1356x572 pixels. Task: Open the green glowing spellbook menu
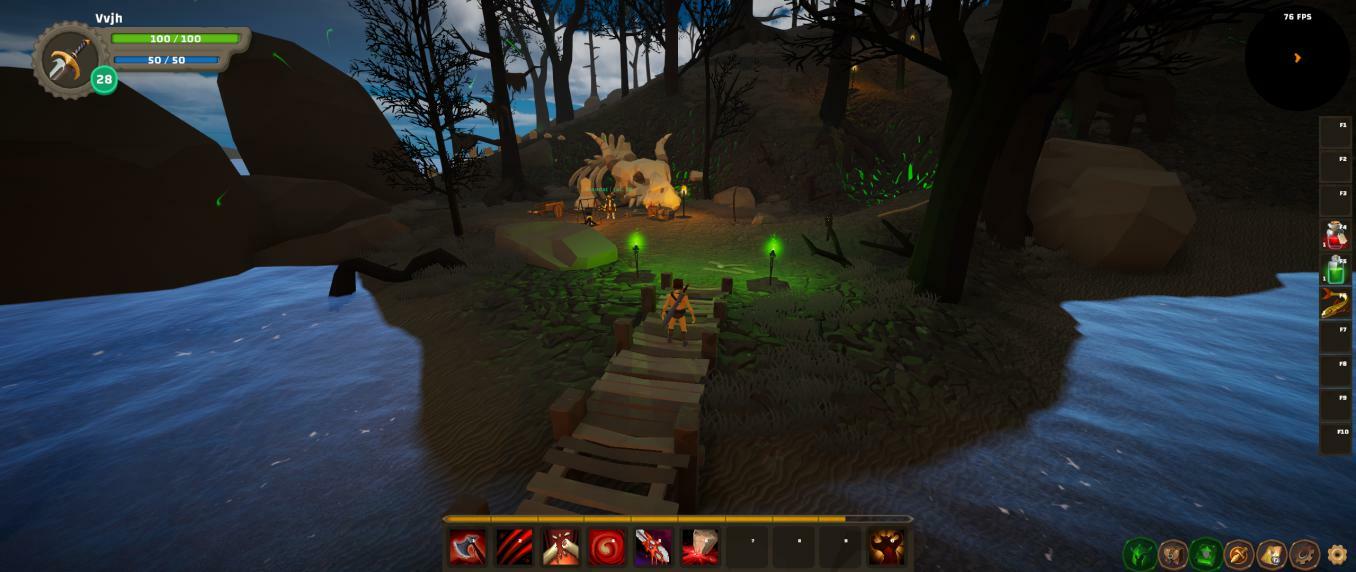pyautogui.click(x=1206, y=554)
